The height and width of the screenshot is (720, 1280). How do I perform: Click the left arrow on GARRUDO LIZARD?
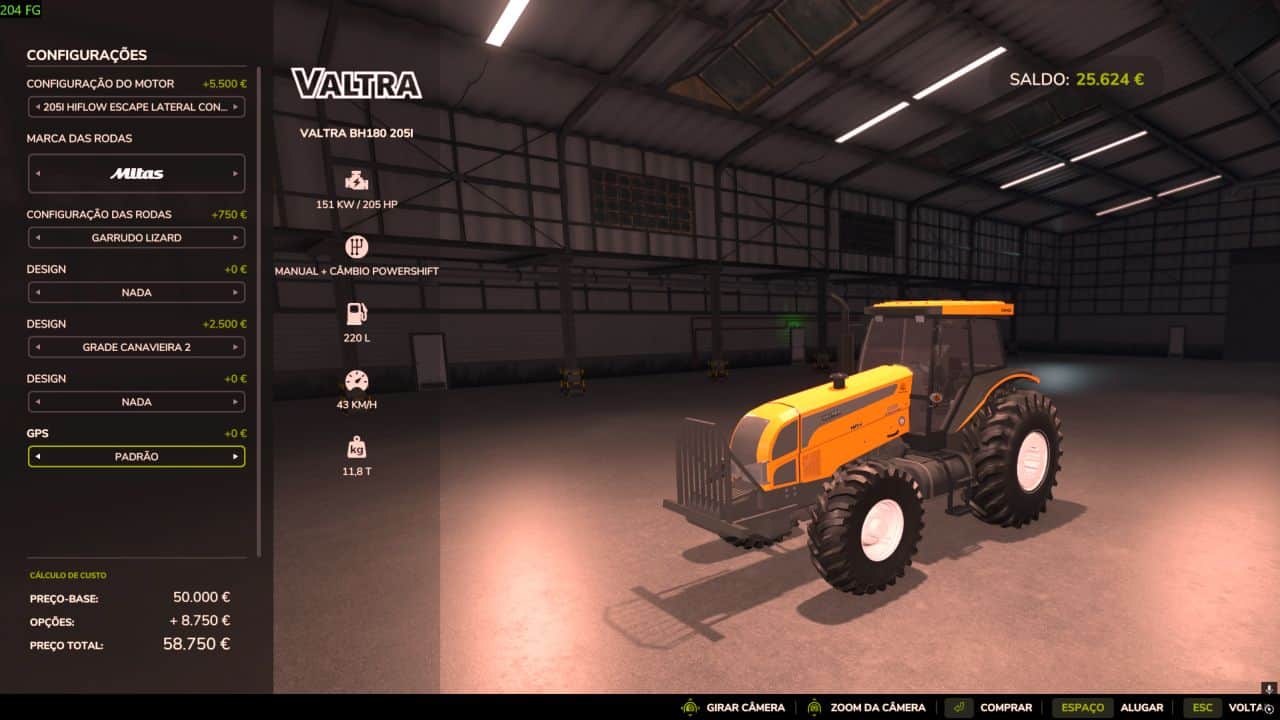click(36, 237)
